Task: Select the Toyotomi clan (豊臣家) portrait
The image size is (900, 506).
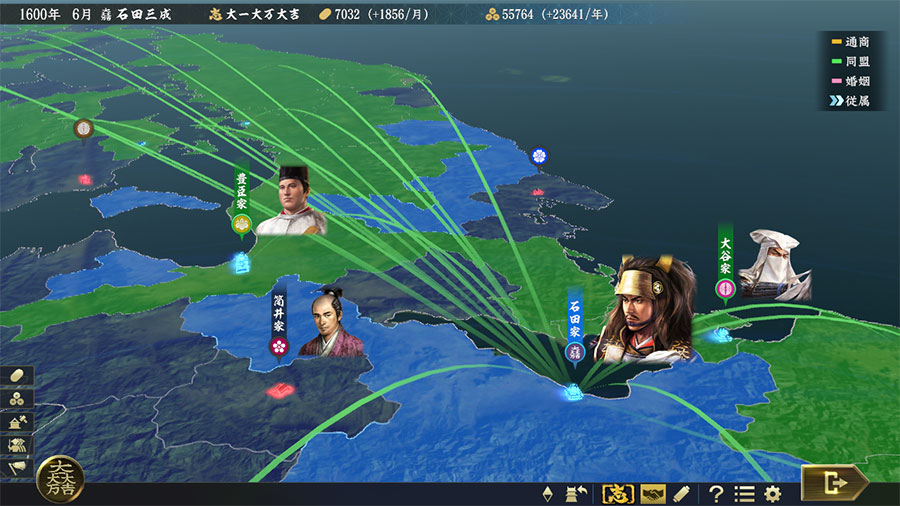Action: (x=294, y=201)
